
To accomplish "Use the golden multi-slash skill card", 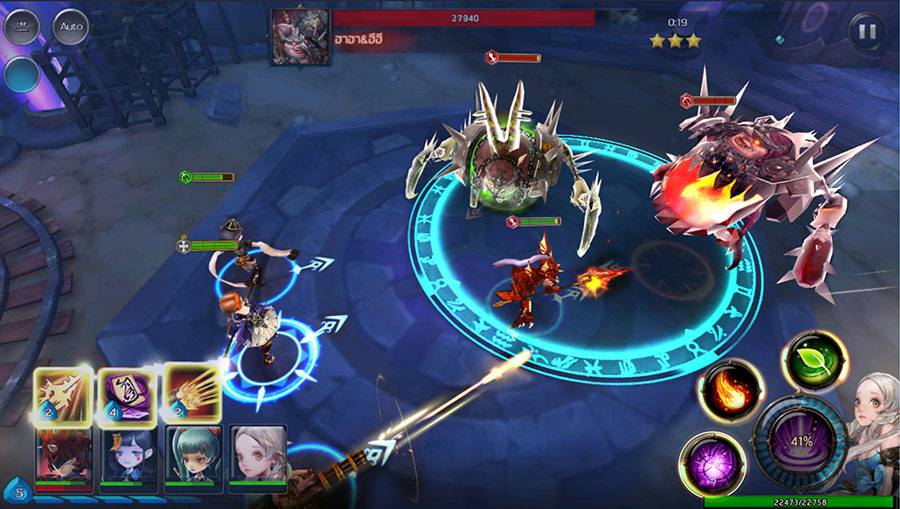I will 192,393.
